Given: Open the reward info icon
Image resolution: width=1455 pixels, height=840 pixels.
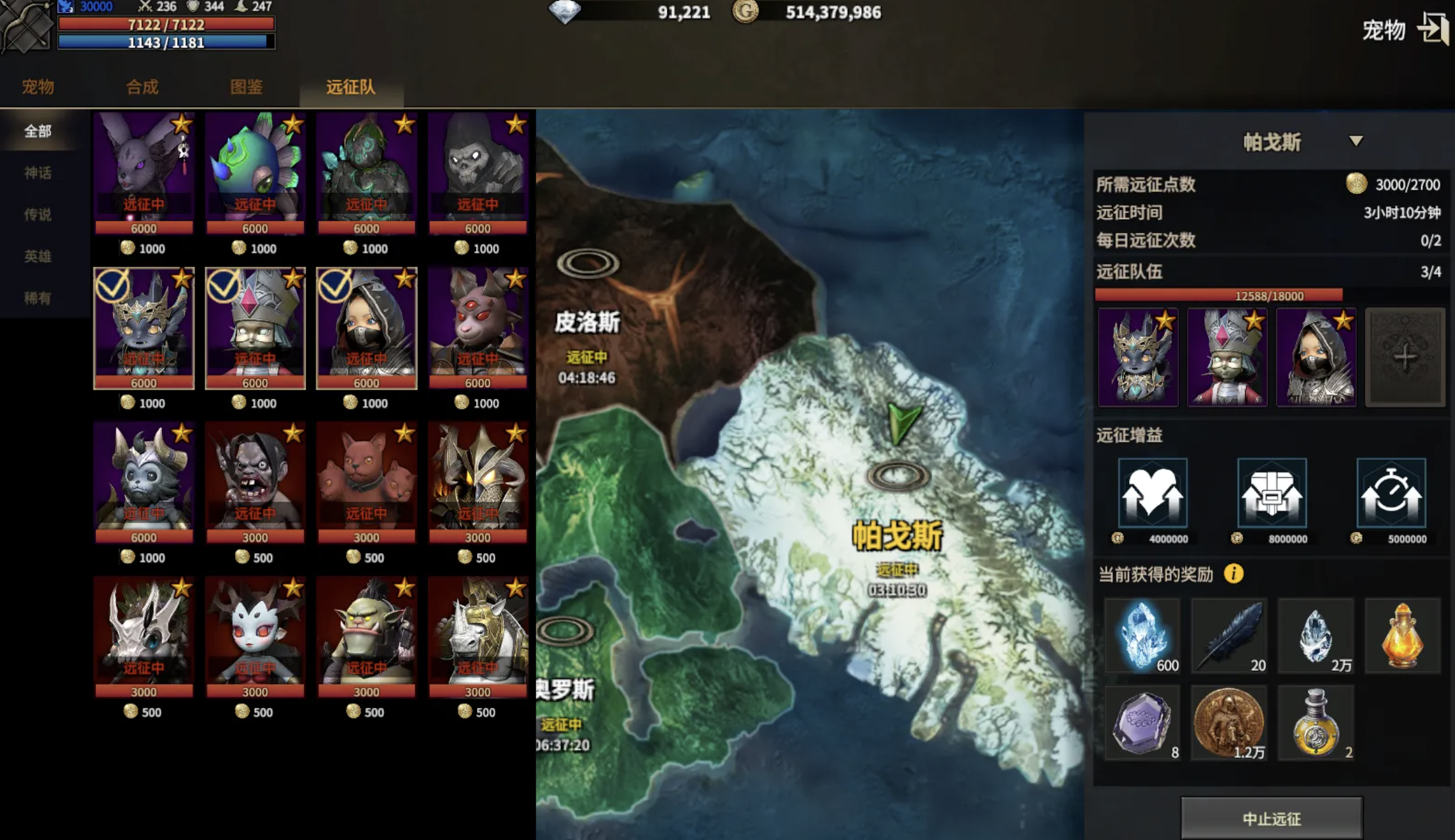Looking at the screenshot, I should tap(1234, 574).
